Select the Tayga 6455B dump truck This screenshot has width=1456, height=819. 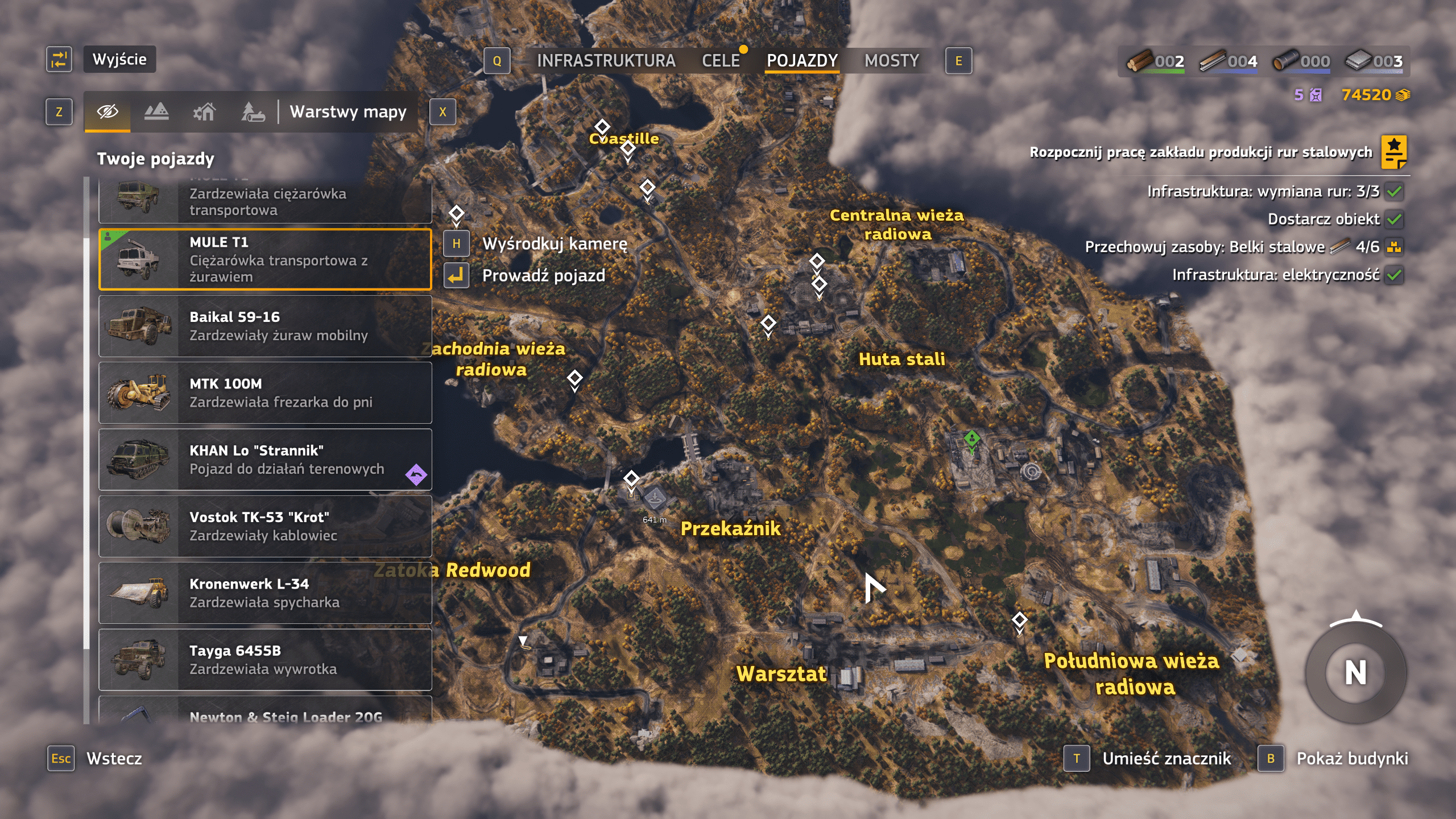(x=265, y=660)
